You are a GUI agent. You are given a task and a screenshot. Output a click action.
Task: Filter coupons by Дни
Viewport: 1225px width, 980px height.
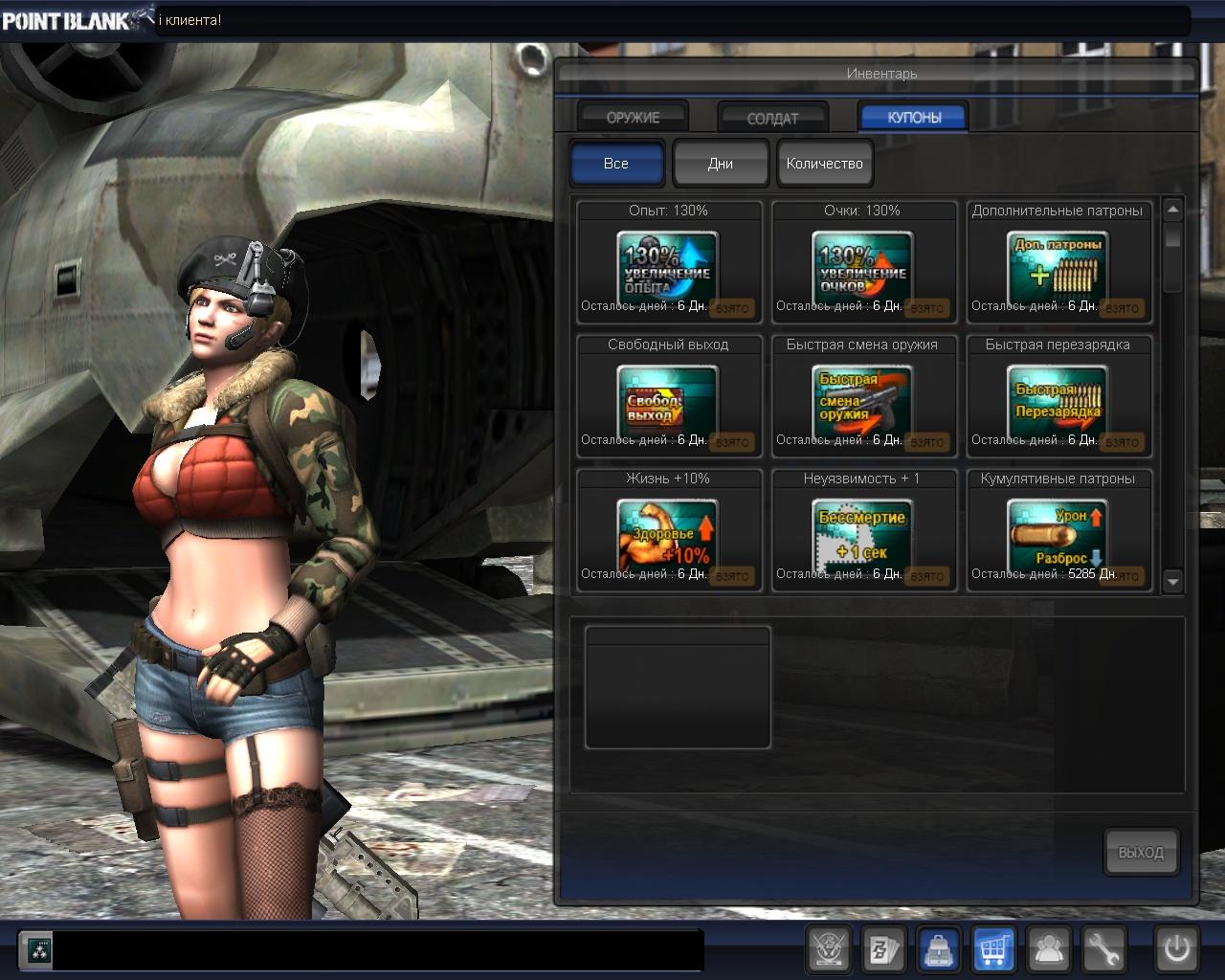(x=721, y=163)
